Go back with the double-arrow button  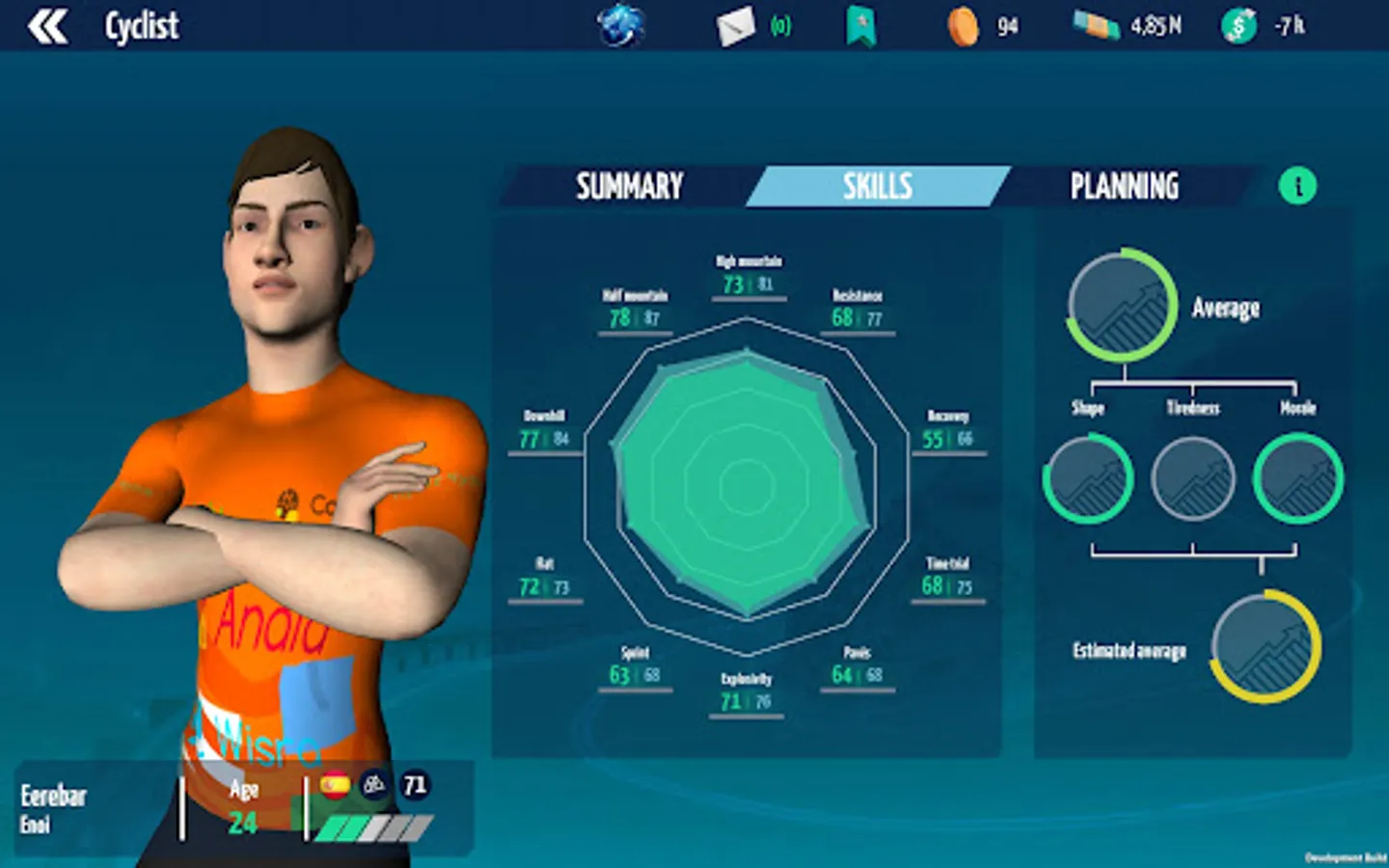[x=47, y=26]
